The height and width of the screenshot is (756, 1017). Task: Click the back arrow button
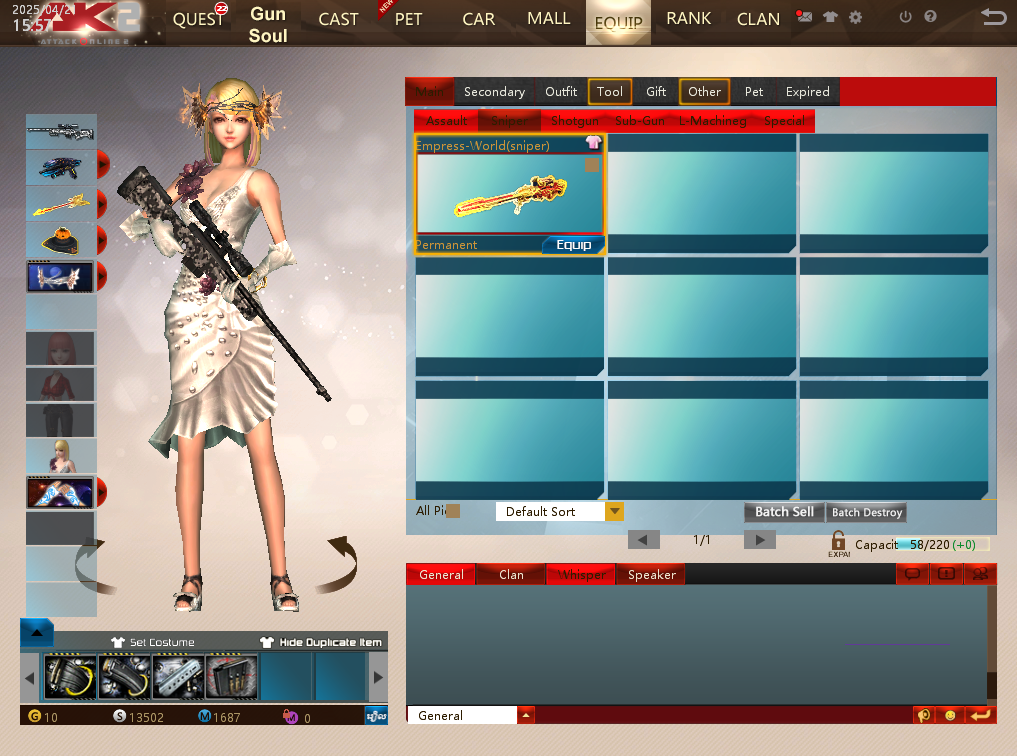tap(993, 17)
